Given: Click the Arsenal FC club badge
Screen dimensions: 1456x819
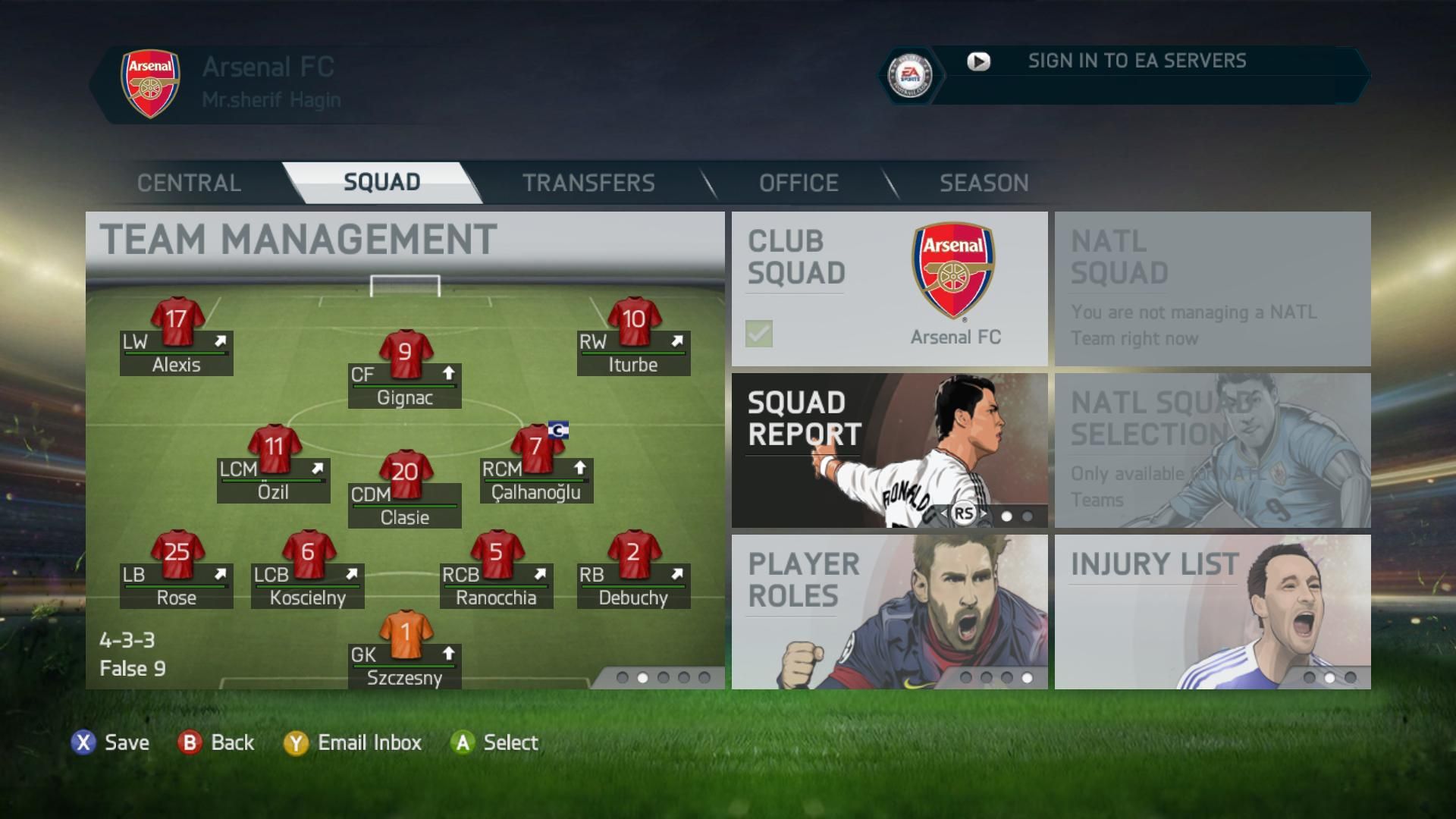Looking at the screenshot, I should [150, 83].
